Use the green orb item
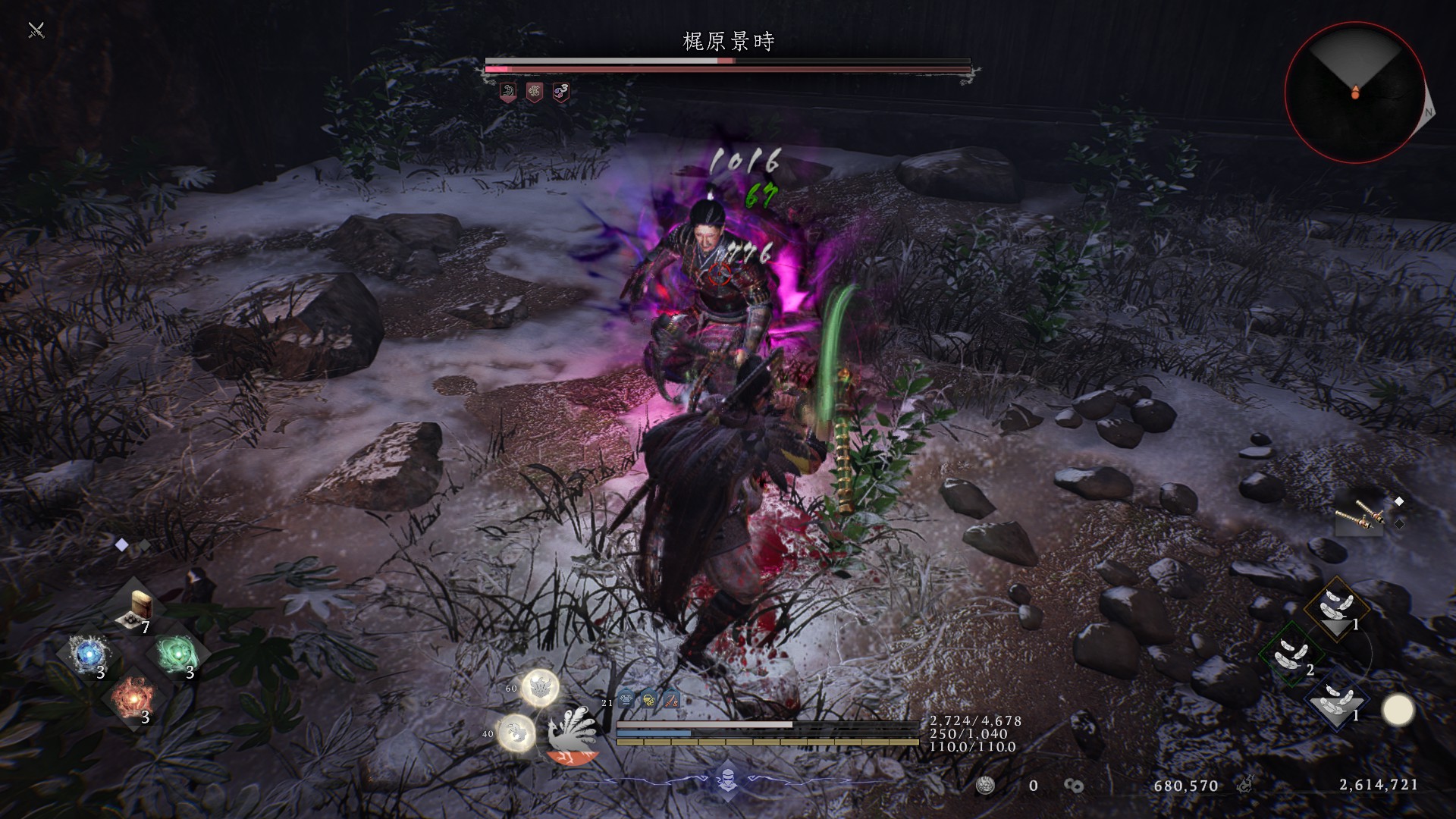 point(176,654)
